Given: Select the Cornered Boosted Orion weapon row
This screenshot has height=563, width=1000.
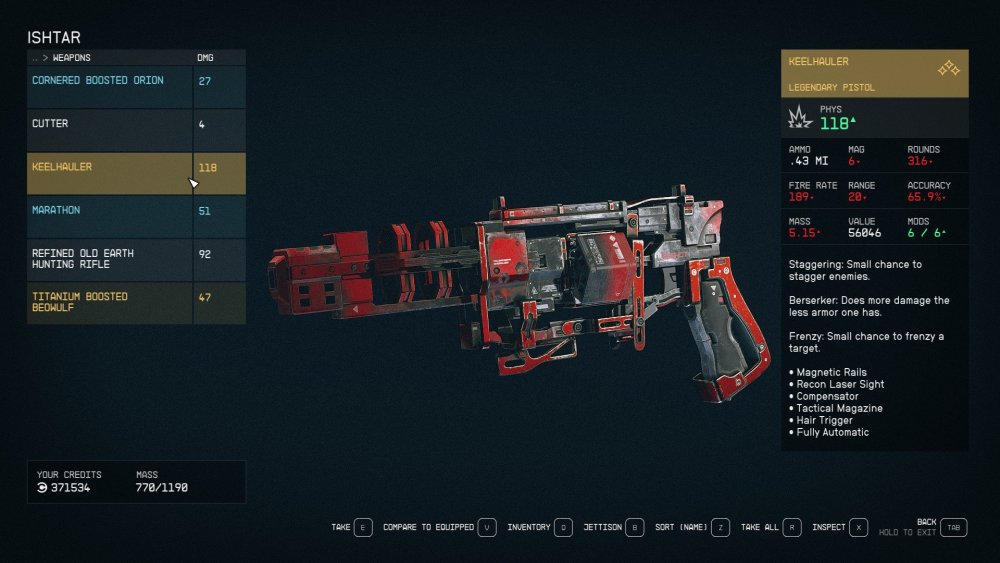Looking at the screenshot, I should click(110, 81).
